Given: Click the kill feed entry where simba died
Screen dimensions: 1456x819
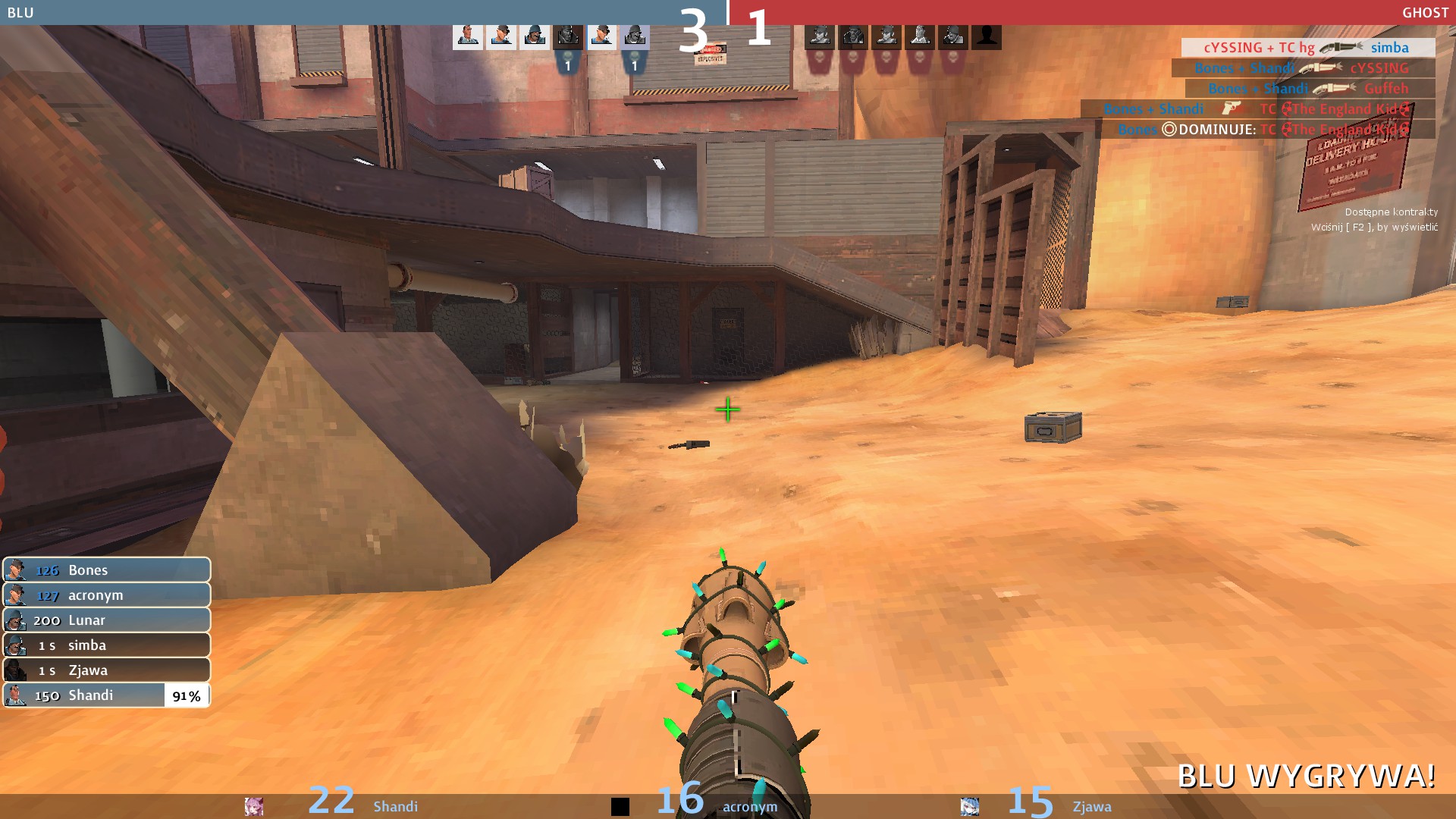Looking at the screenshot, I should [1307, 48].
